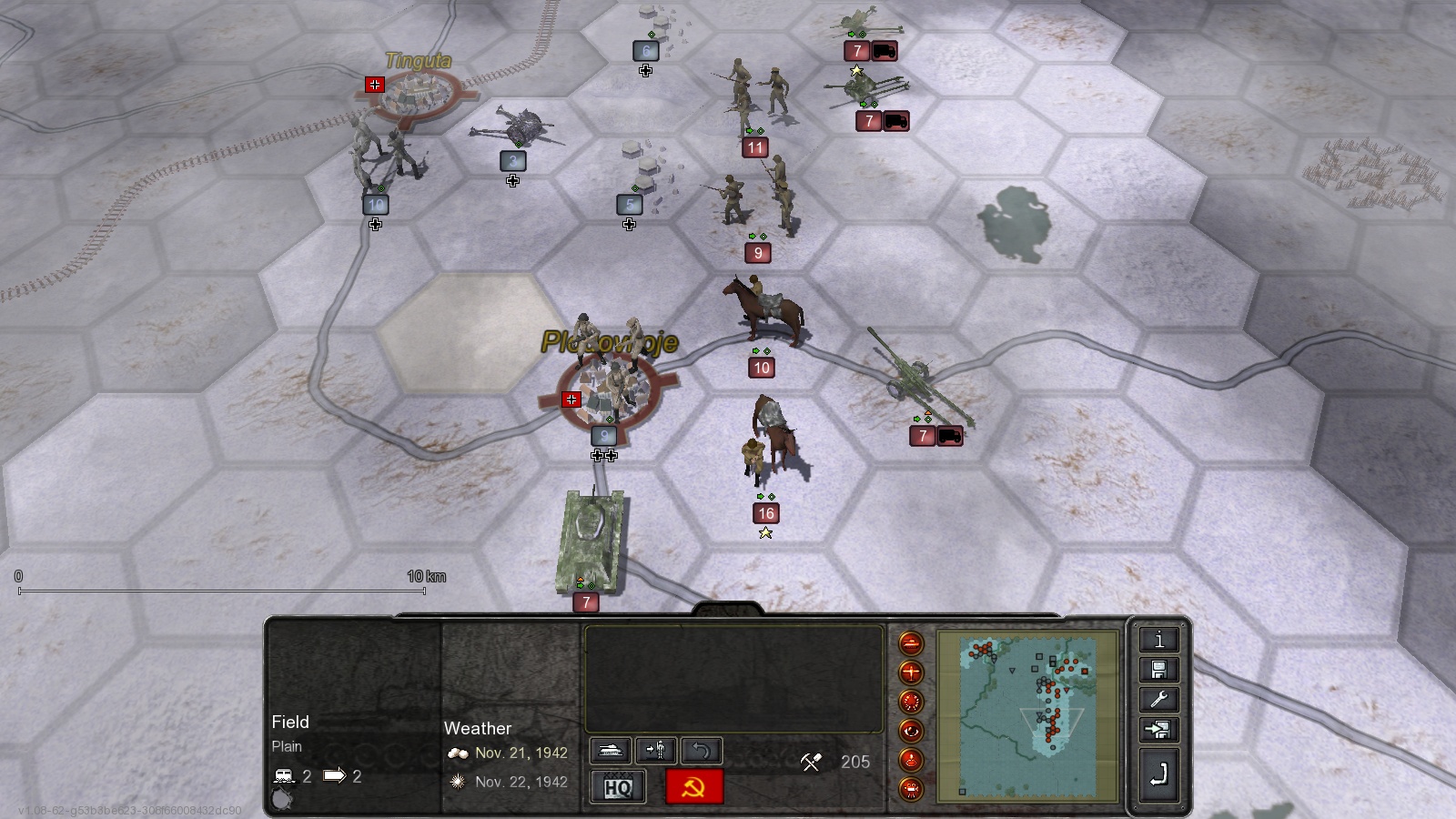This screenshot has height=819, width=1456.
Task: Open the info panel with the i icon
Action: point(1158,642)
